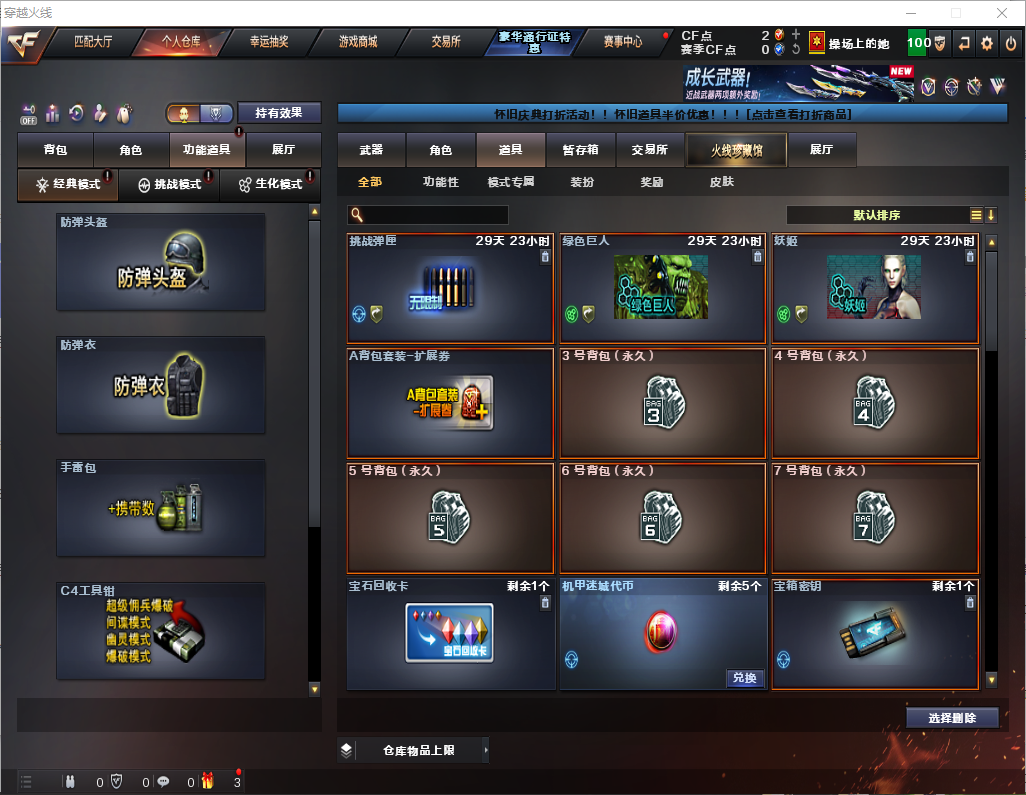Switch to 生化模式 mode tab
Screen dimensions: 1026x795
pos(270,185)
